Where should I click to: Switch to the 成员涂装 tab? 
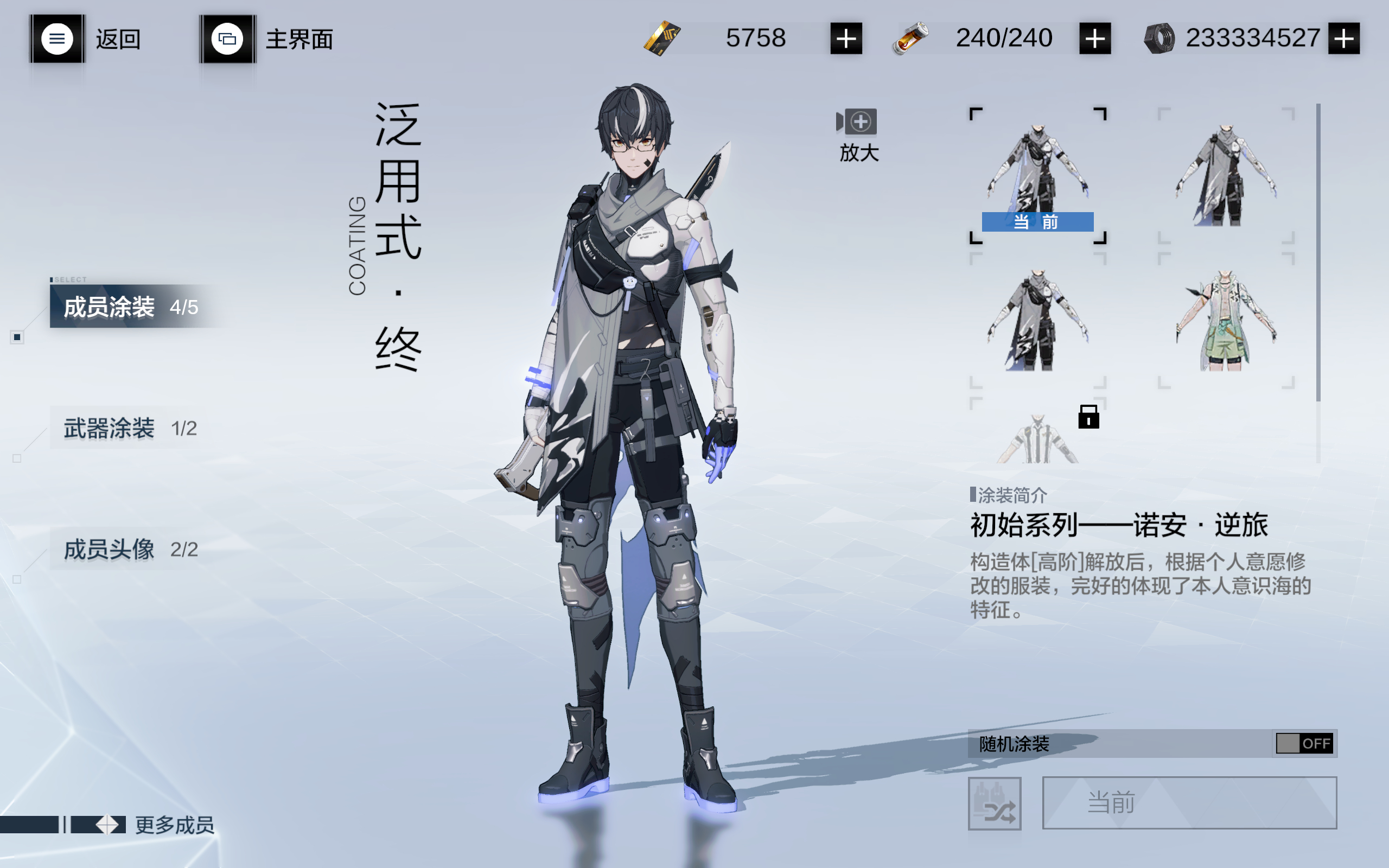click(131, 307)
